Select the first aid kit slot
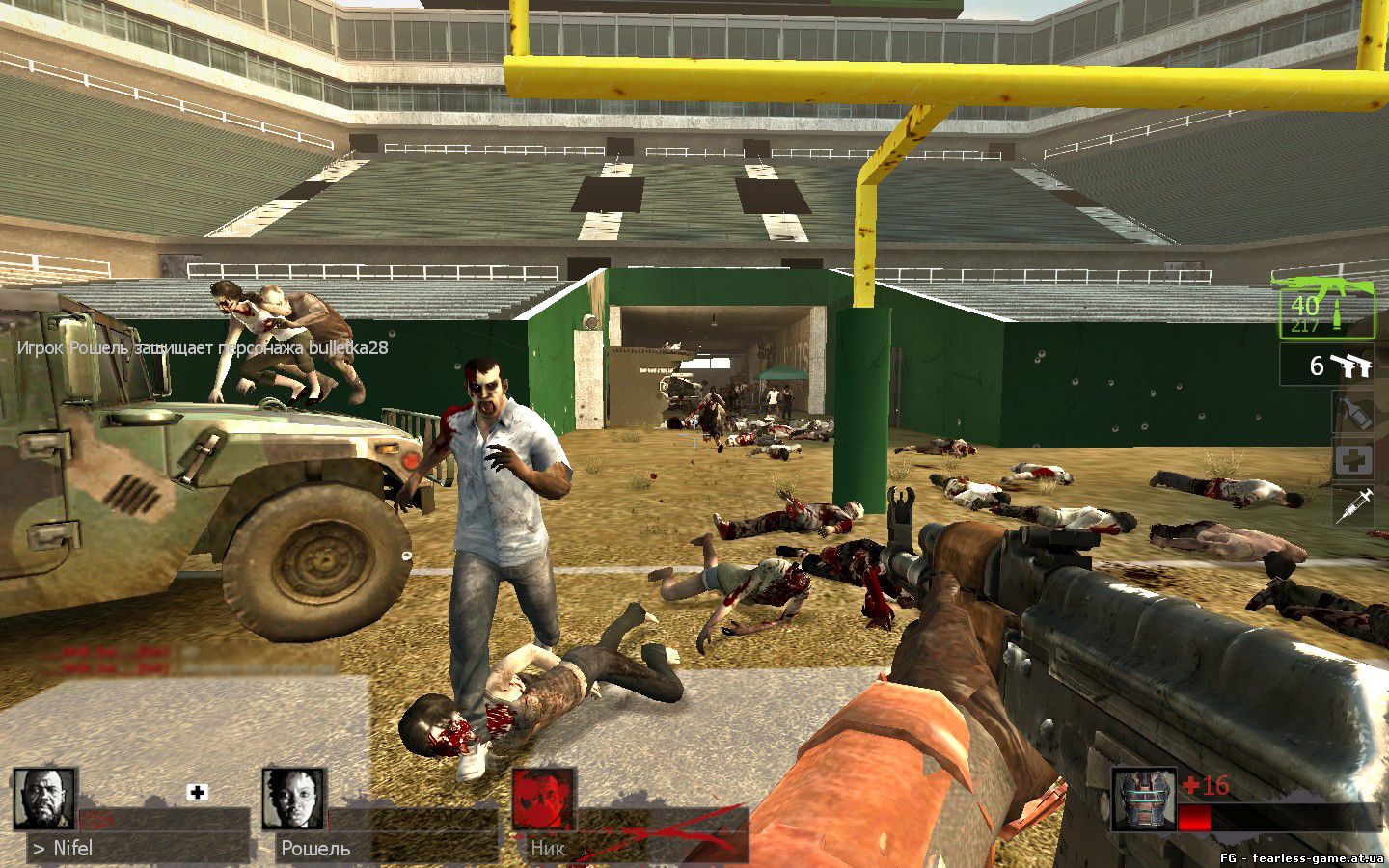The image size is (1389, 868). (1353, 460)
